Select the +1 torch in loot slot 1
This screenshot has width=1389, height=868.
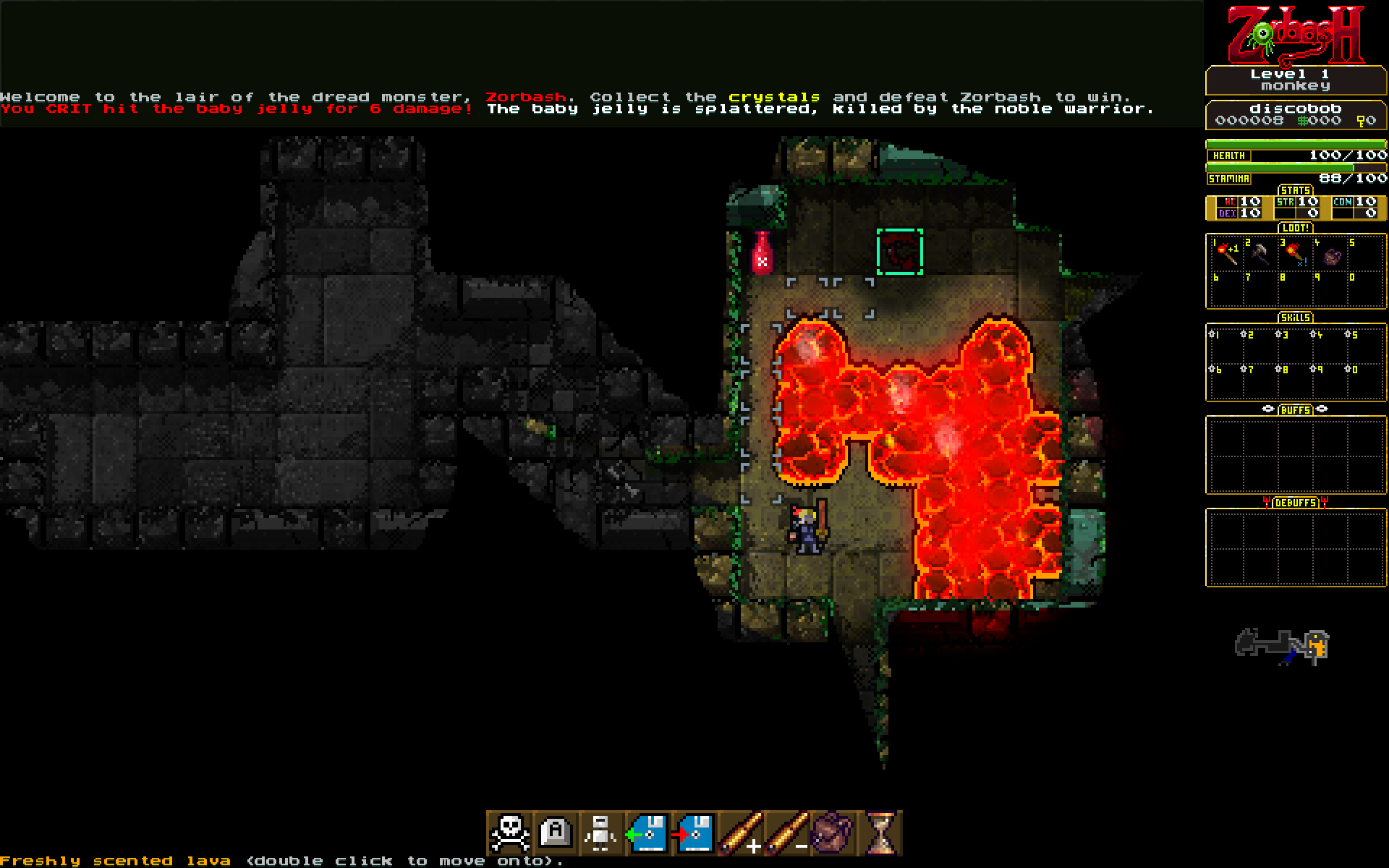click(x=1226, y=252)
